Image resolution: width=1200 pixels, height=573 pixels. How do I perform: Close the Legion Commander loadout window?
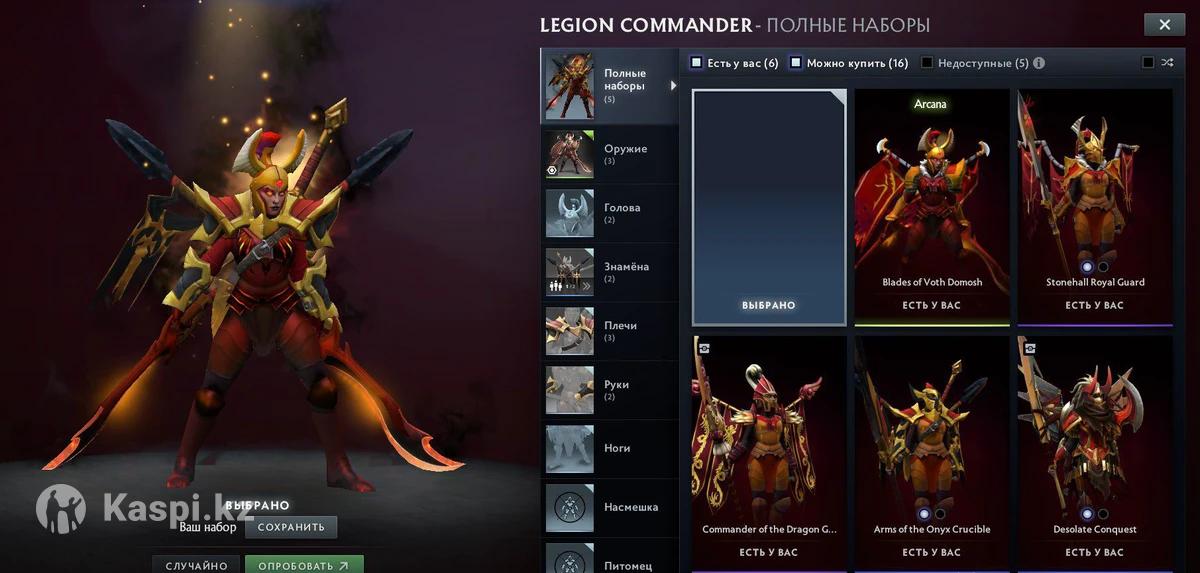point(1164,26)
